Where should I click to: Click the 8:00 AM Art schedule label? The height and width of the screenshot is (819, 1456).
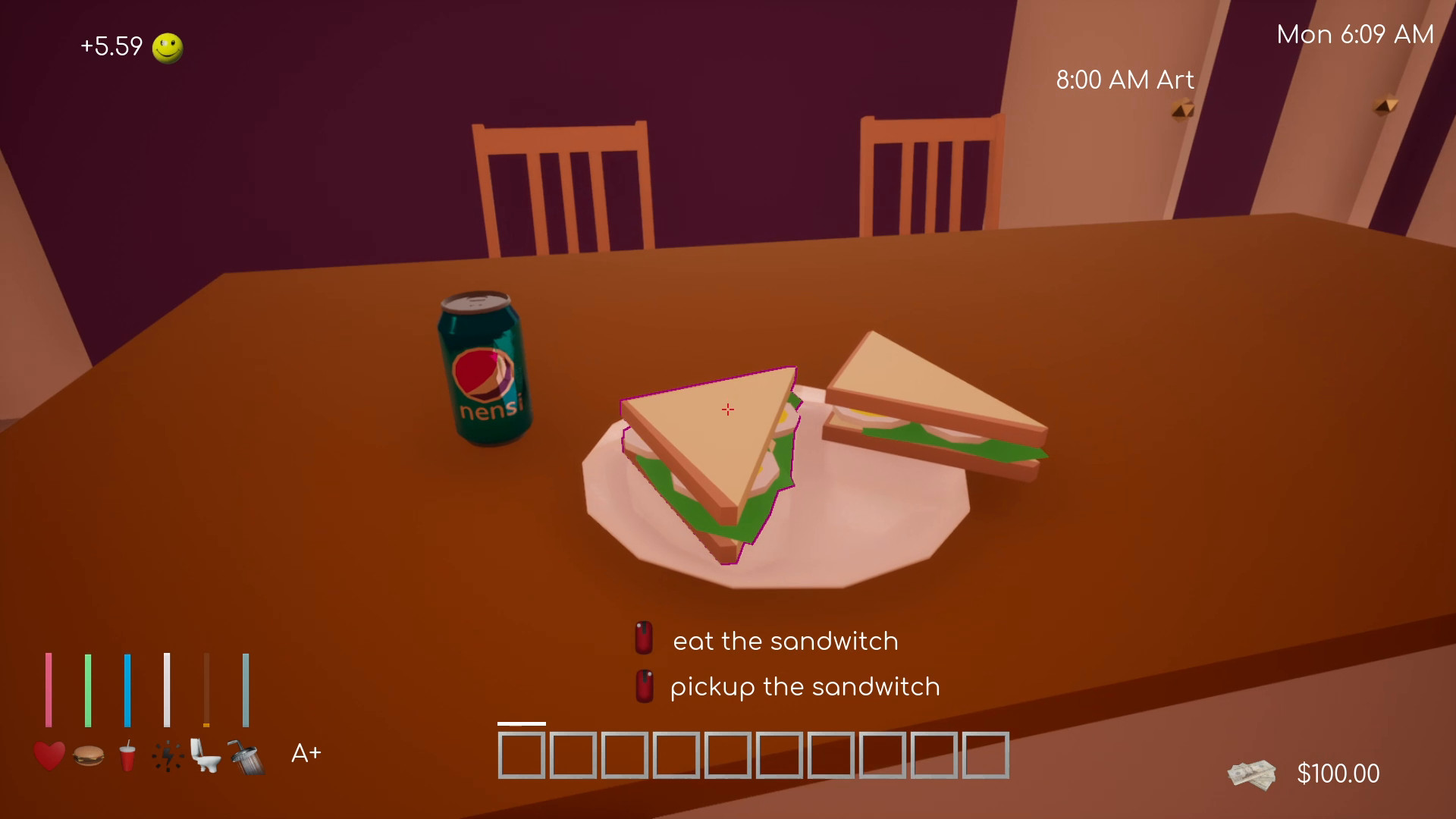[1124, 79]
